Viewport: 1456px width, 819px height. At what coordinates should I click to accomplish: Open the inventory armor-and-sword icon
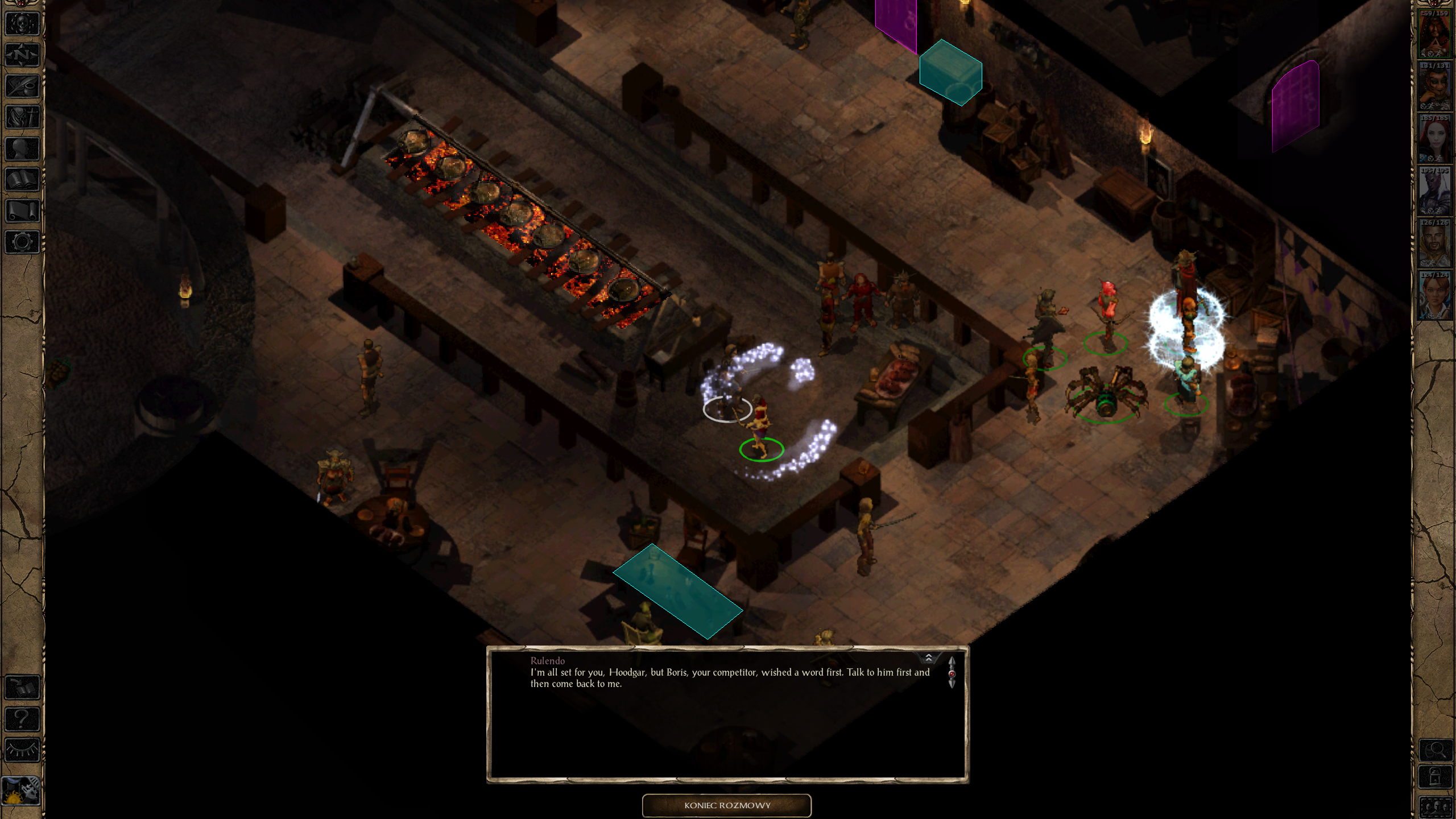22,118
